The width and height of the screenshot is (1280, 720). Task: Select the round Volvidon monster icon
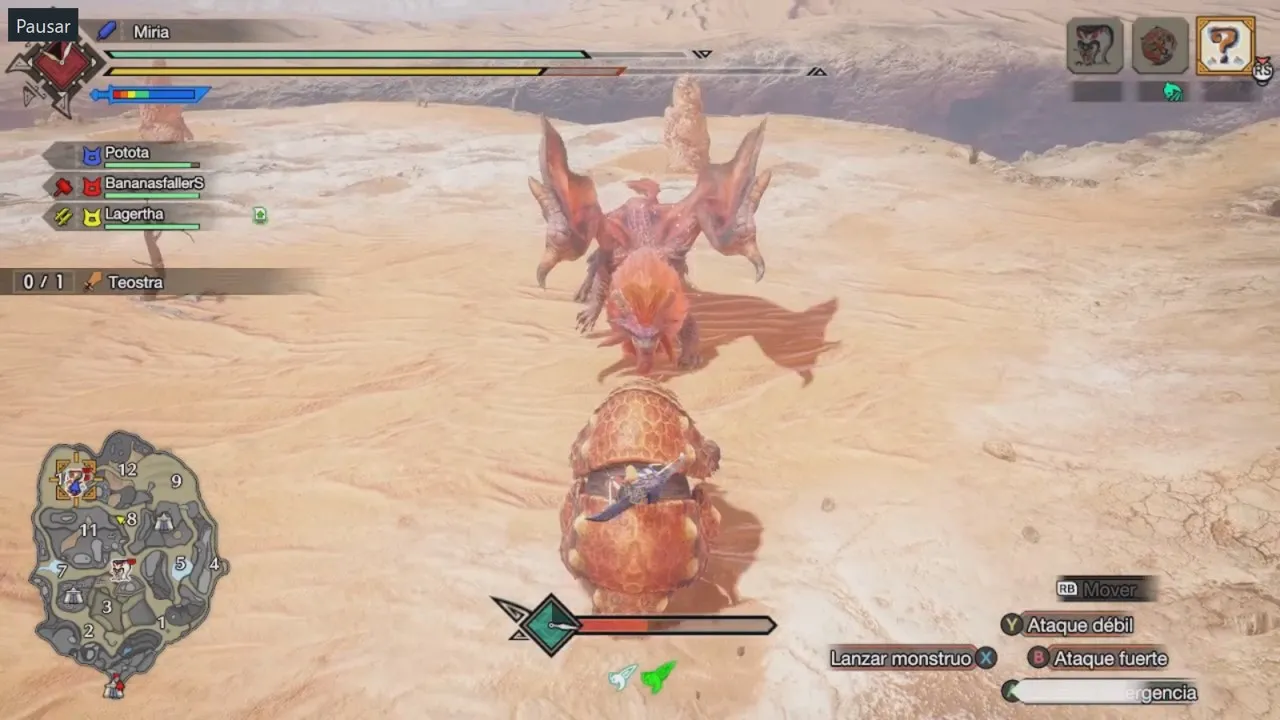(1160, 45)
